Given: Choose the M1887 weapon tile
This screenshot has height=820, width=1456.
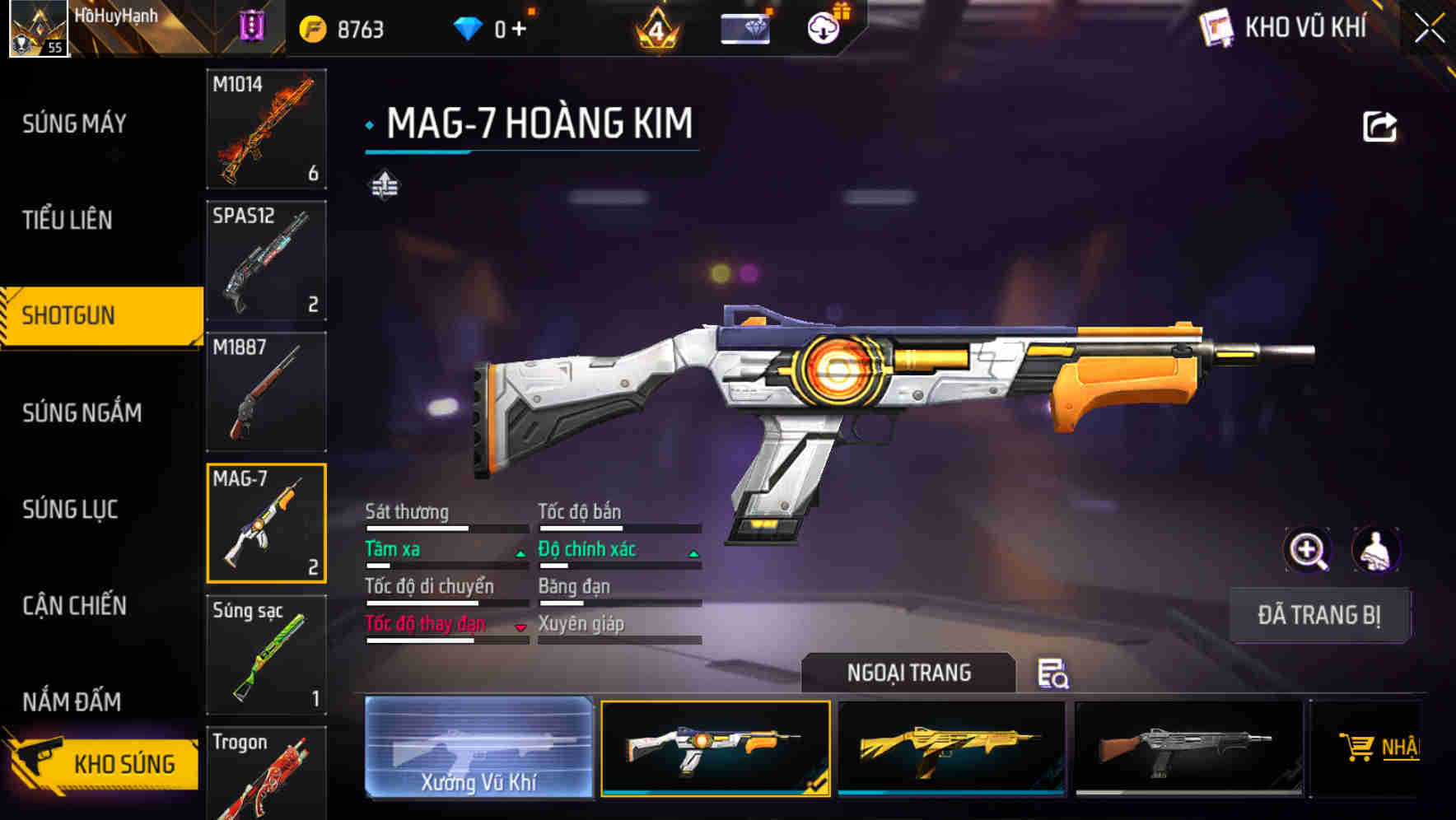Looking at the screenshot, I should tap(266, 392).
